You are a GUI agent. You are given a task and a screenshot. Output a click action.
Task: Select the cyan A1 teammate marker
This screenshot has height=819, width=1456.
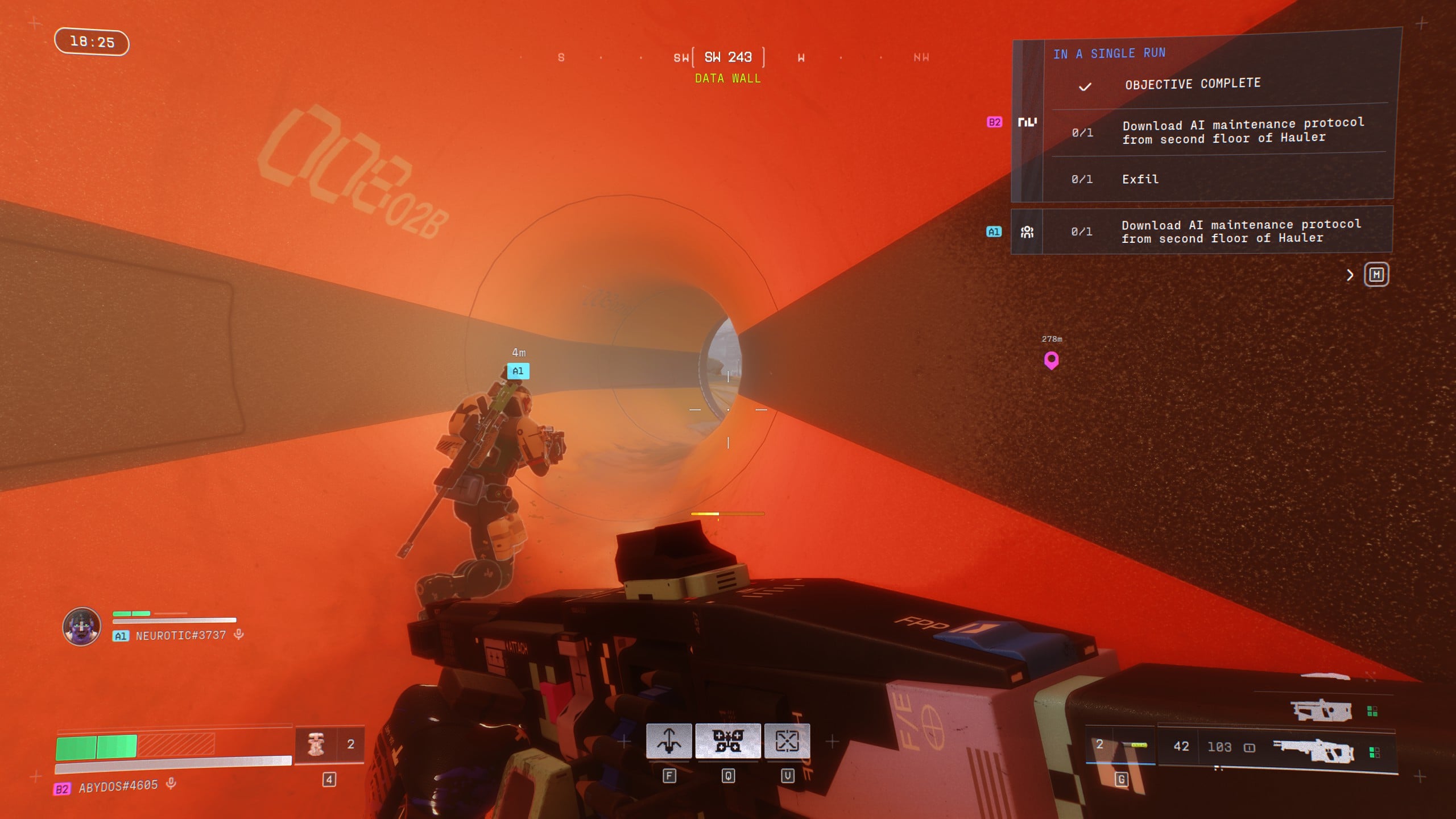518,371
